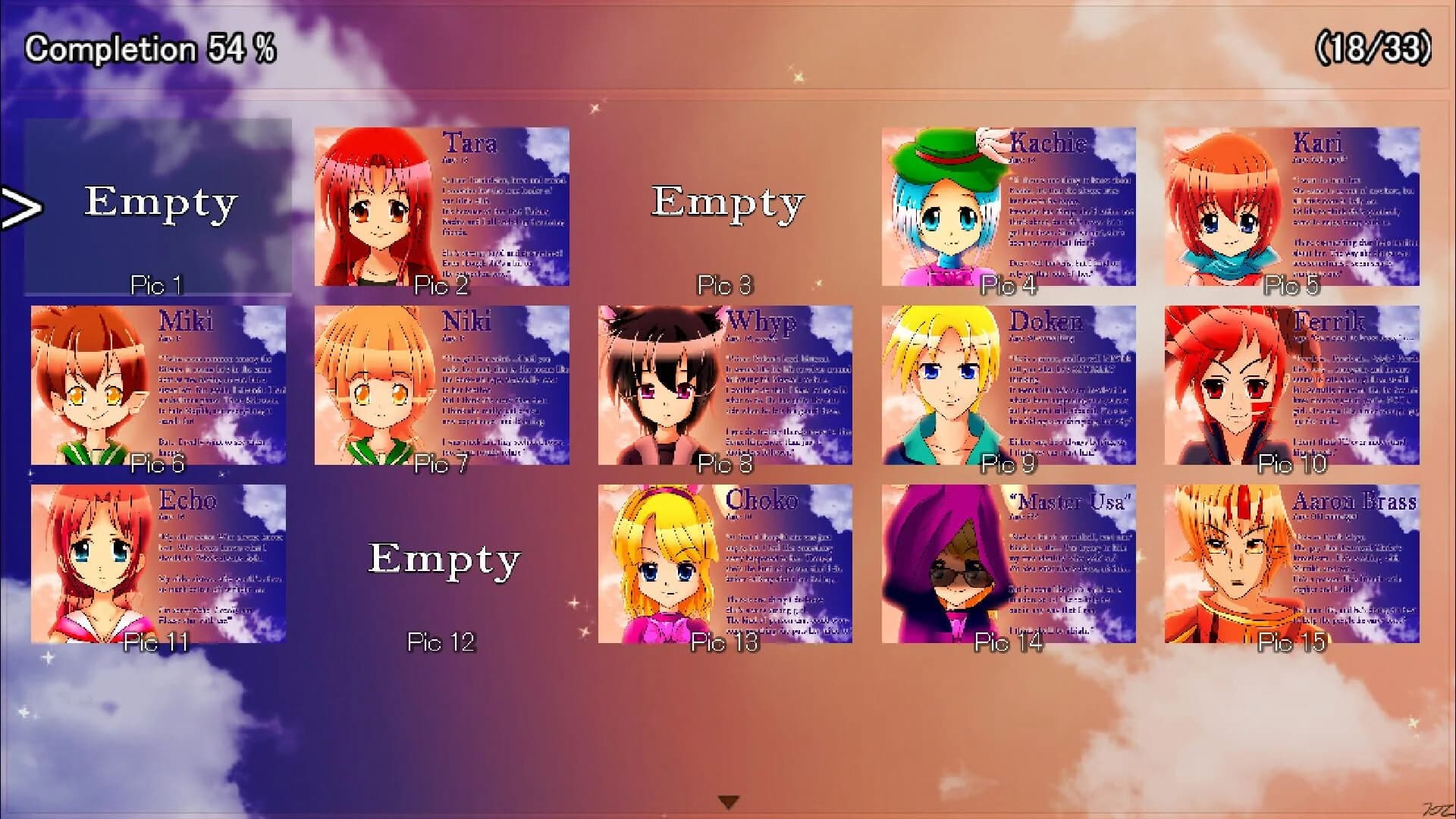Viewport: 1456px width, 819px height.
Task: Click the empty Pic 12 slot
Action: point(442,561)
